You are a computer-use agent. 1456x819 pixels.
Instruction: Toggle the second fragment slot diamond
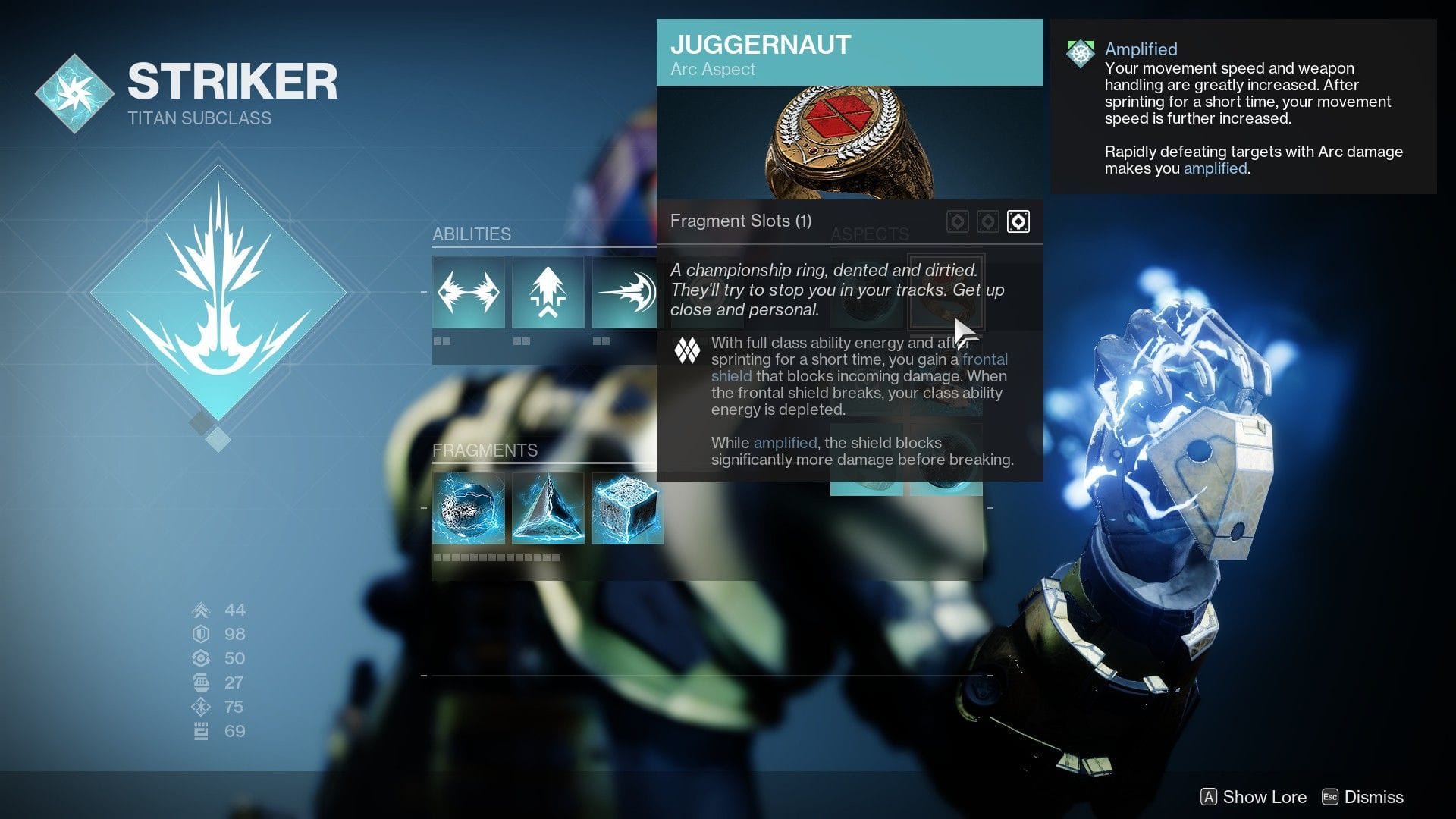tap(988, 221)
